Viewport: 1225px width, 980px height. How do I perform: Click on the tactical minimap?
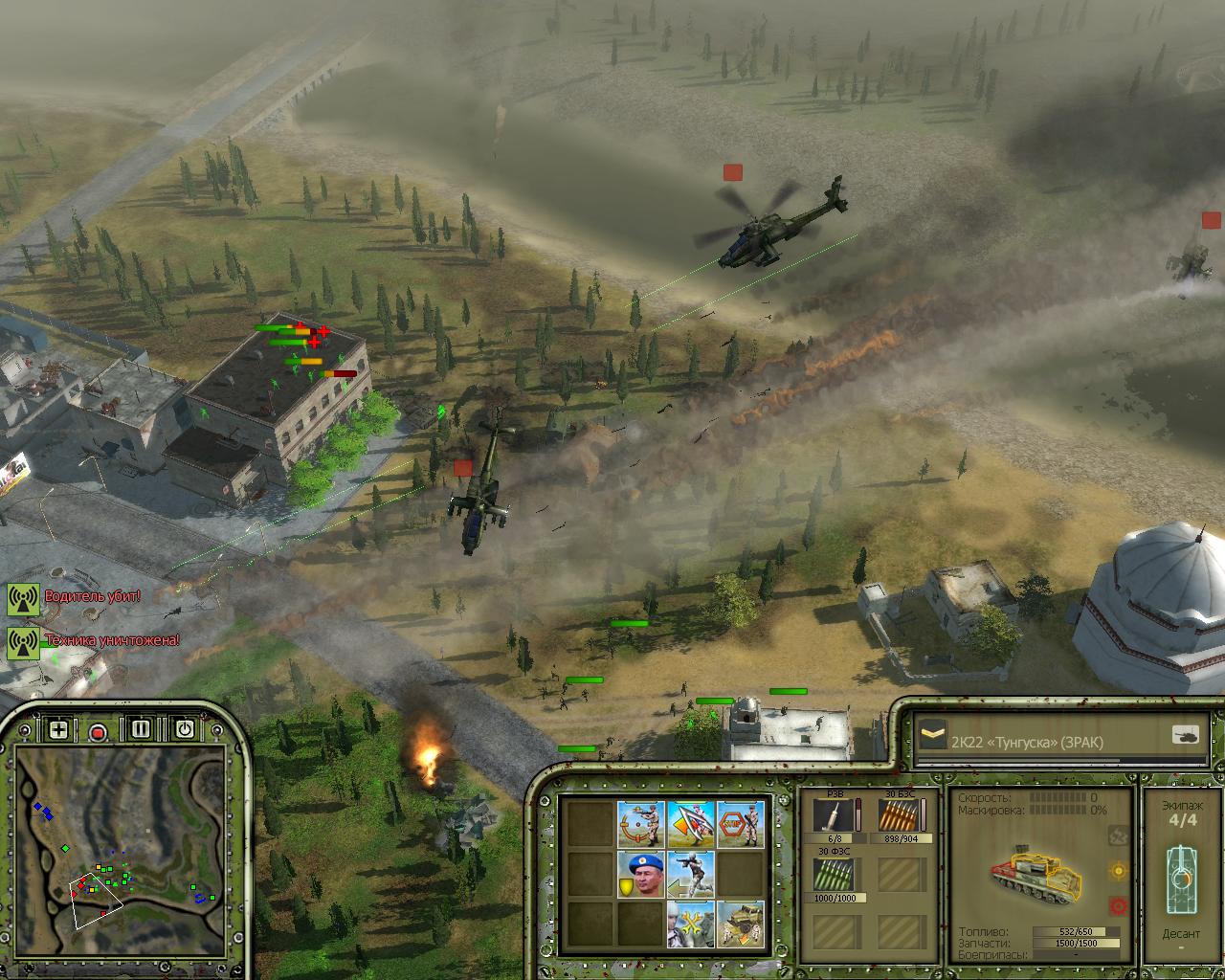[x=120, y=852]
